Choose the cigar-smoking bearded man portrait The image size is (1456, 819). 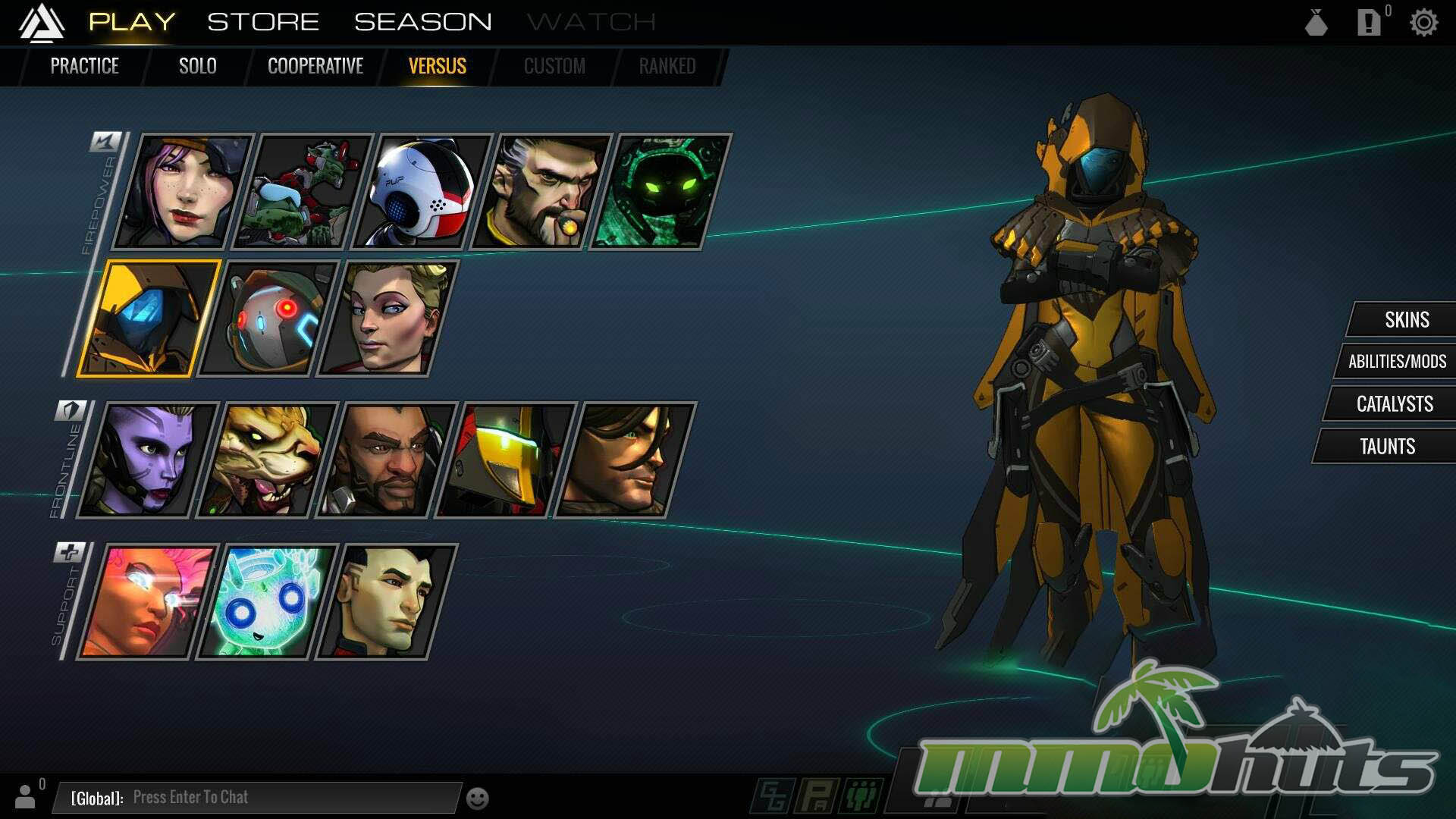point(541,191)
